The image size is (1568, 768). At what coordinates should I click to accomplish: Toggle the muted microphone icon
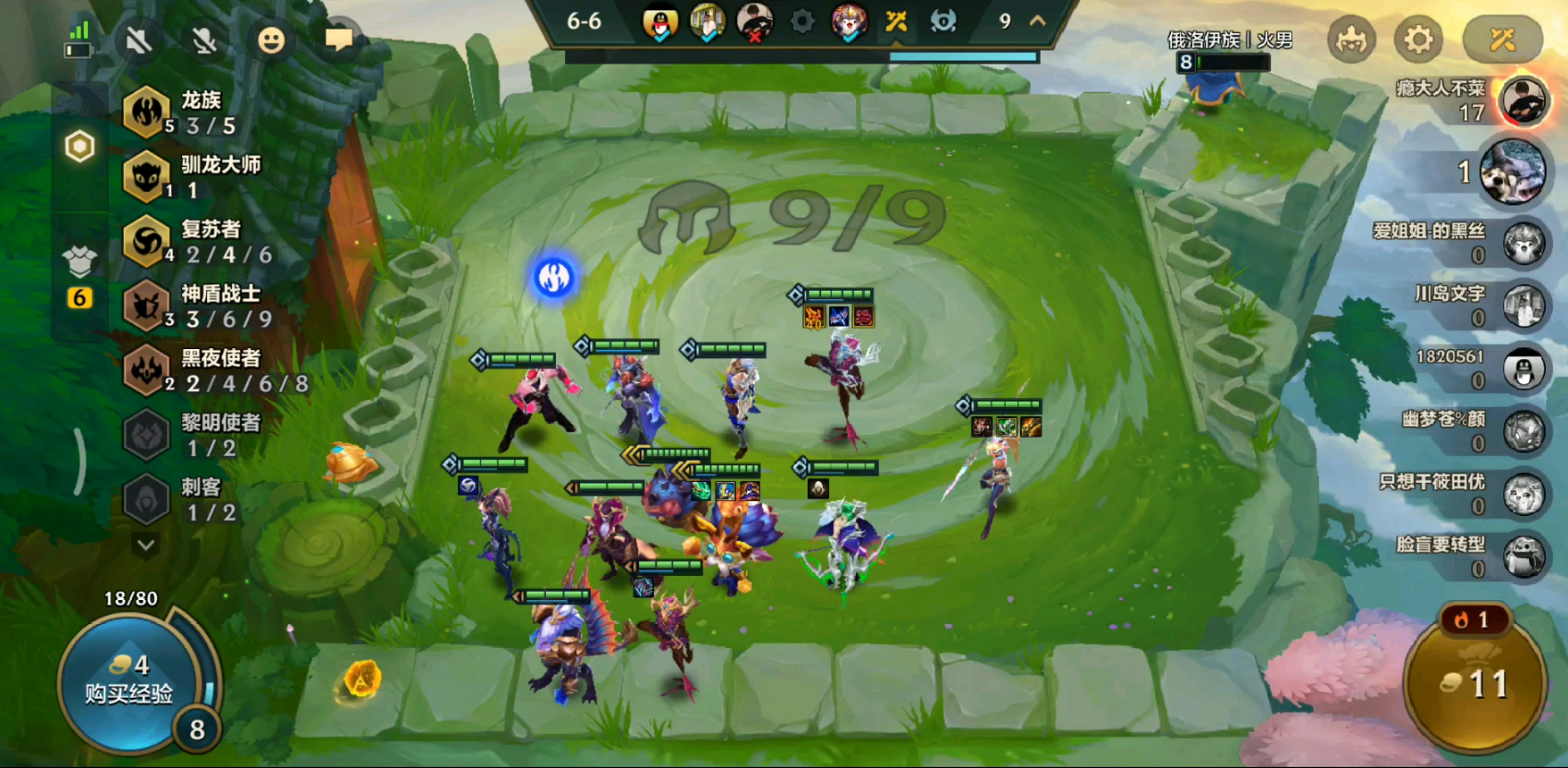[x=204, y=40]
